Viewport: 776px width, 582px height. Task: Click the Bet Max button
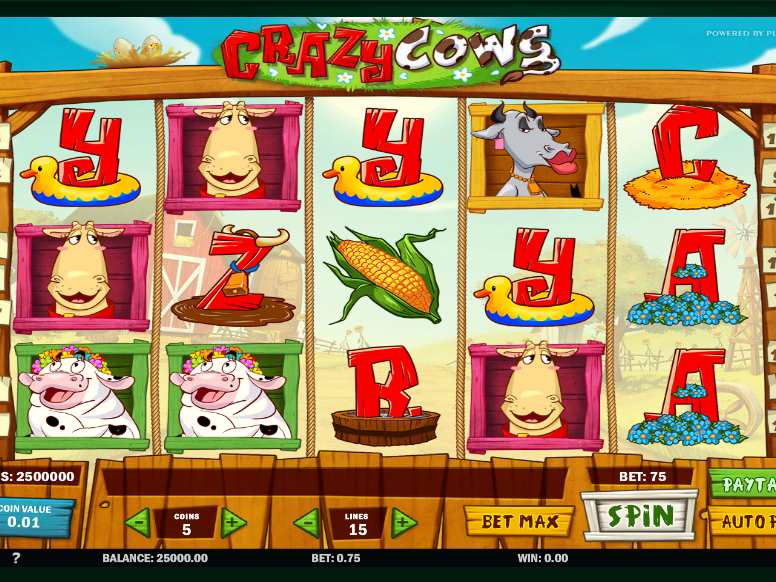[518, 521]
